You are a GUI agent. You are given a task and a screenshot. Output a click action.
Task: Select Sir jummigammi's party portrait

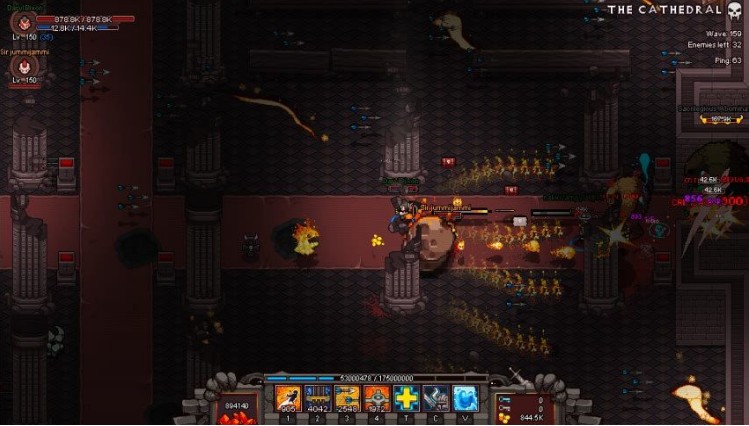22,67
